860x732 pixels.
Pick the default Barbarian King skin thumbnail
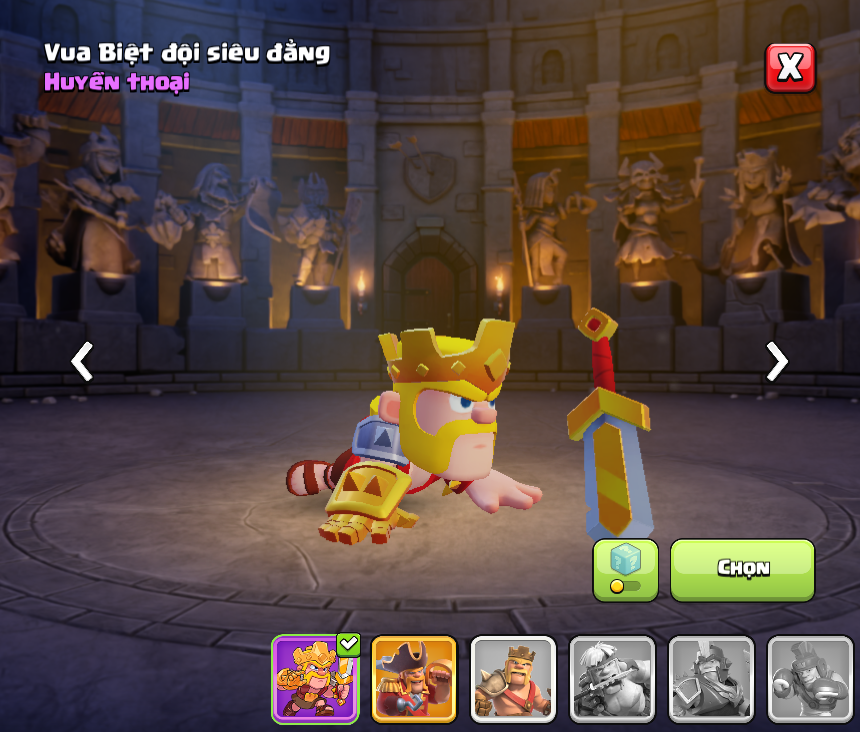pyautogui.click(x=513, y=678)
